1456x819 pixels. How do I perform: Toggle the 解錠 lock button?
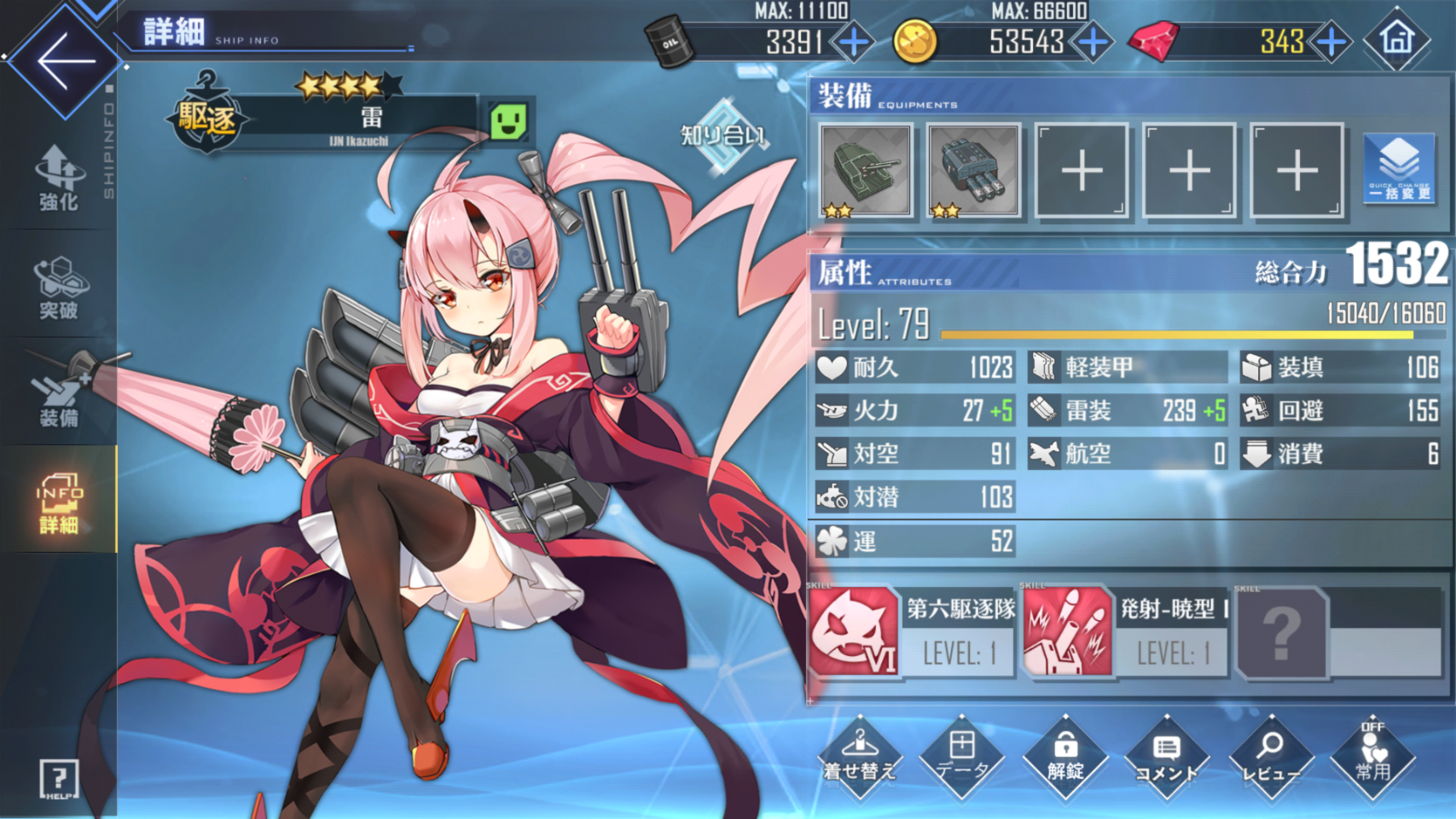[x=1065, y=757]
